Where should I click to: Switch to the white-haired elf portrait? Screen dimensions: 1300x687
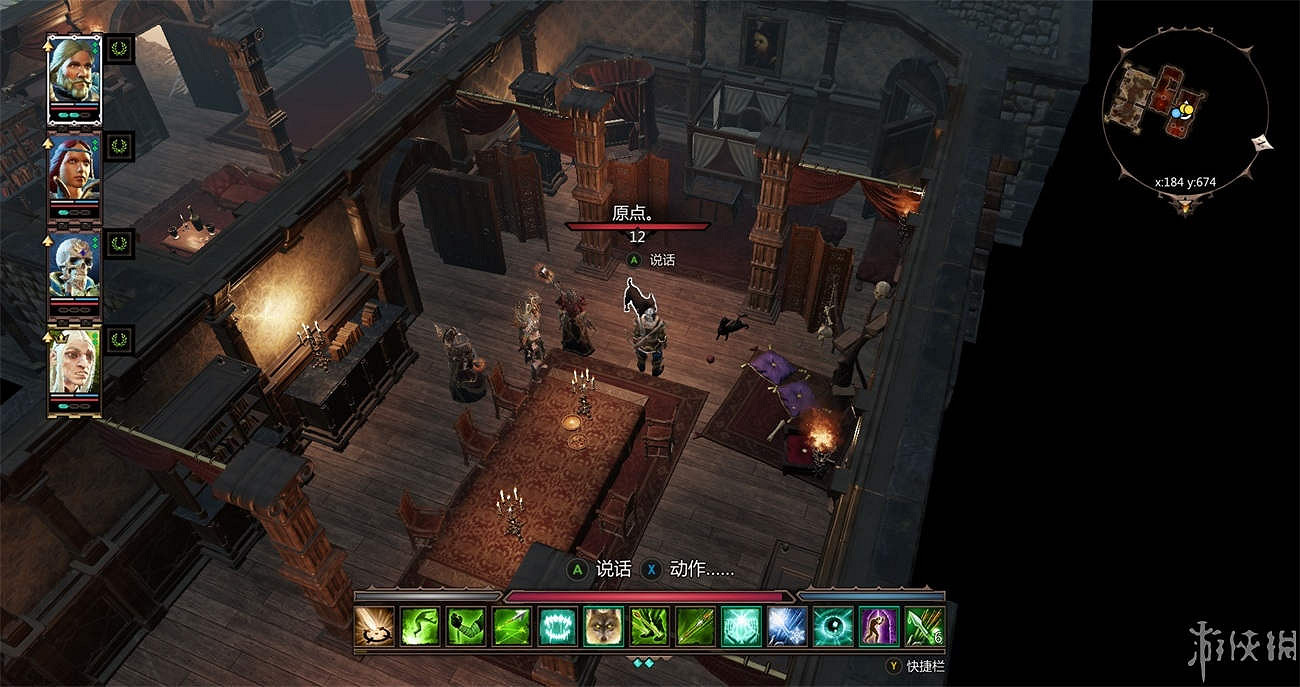[74, 364]
